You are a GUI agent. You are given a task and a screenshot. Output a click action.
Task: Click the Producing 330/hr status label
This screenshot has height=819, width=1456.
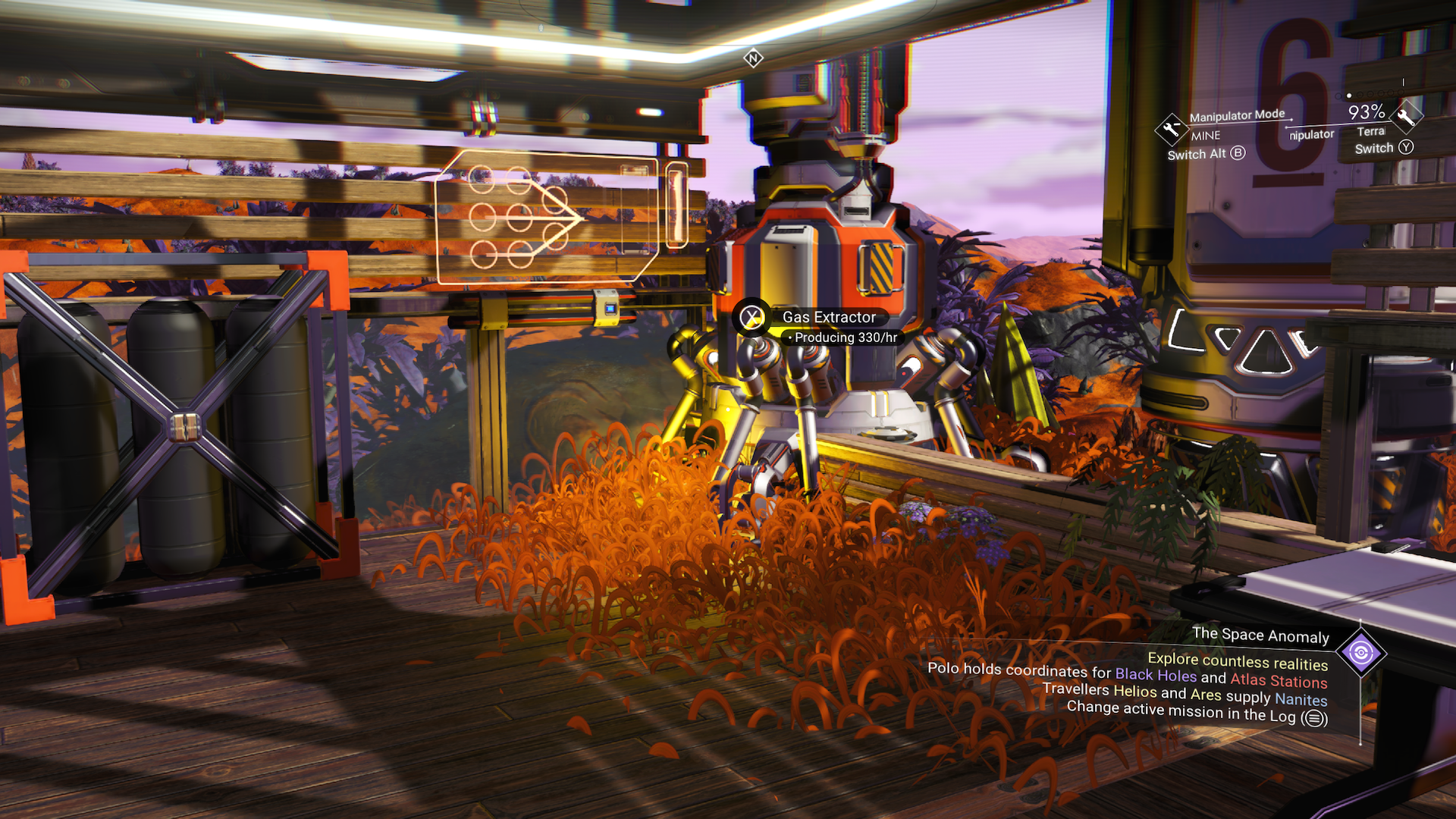[x=843, y=337]
